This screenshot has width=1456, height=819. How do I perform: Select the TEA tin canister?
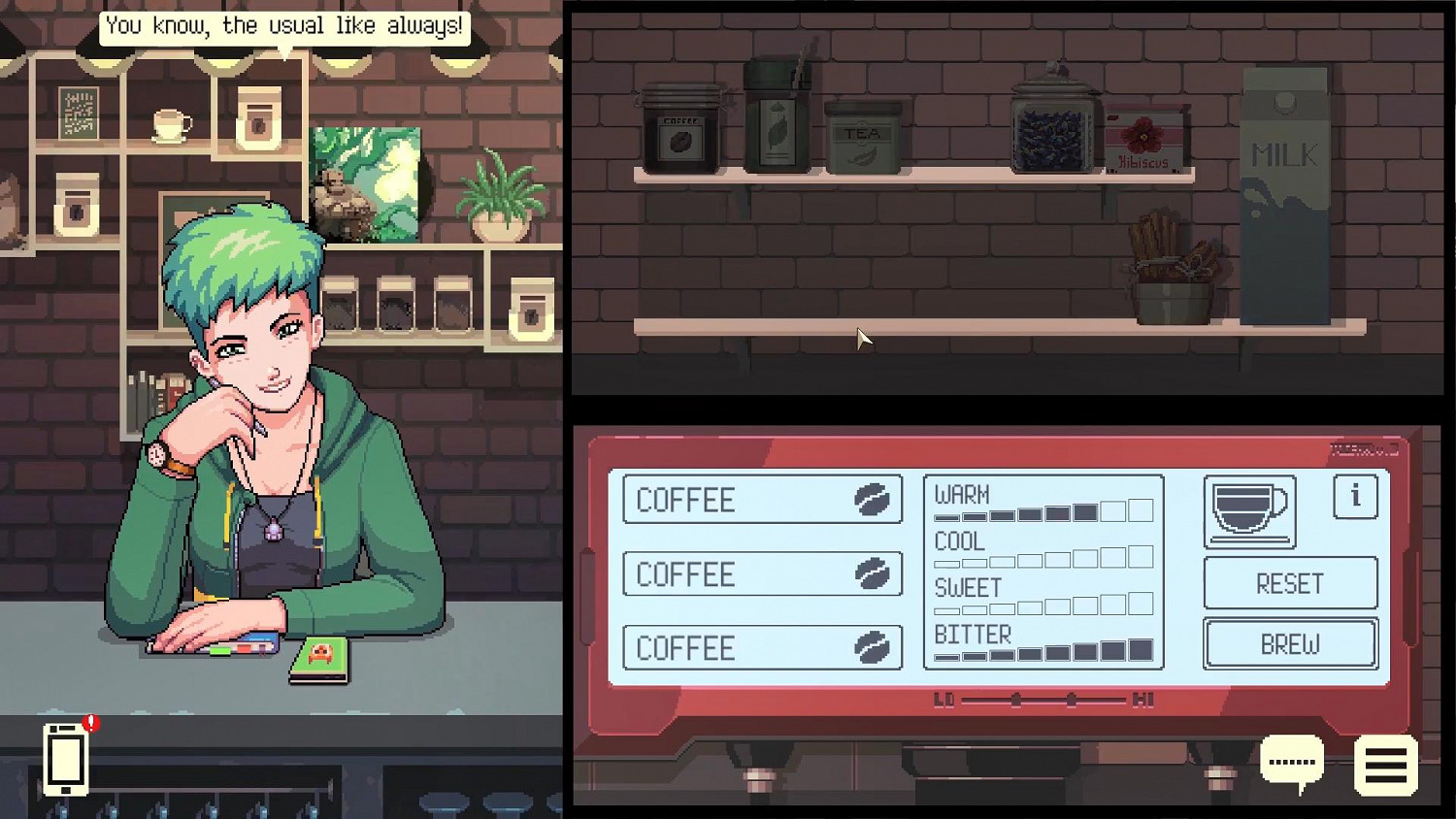click(x=862, y=136)
